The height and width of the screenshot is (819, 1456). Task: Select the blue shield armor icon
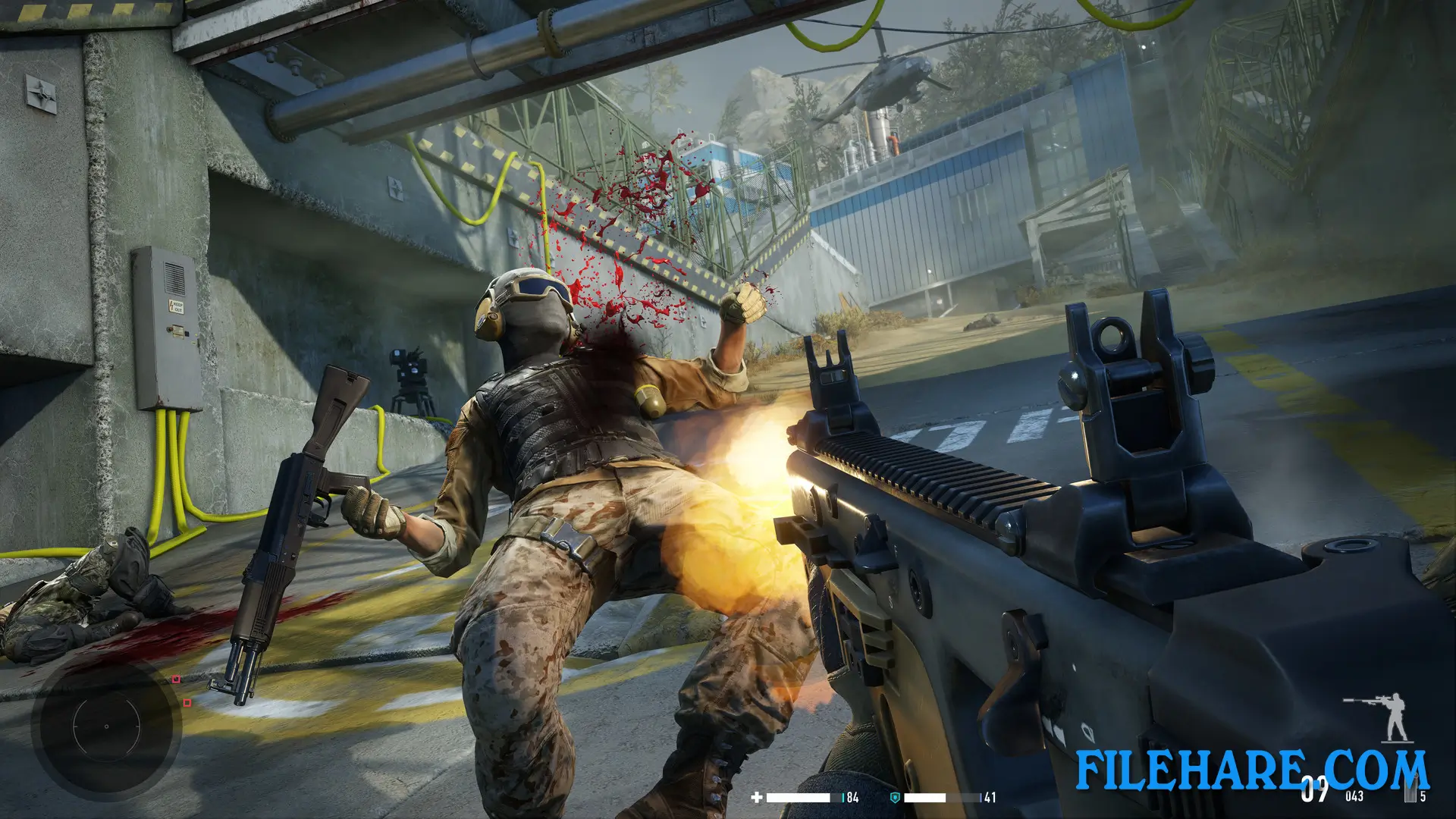tap(894, 797)
